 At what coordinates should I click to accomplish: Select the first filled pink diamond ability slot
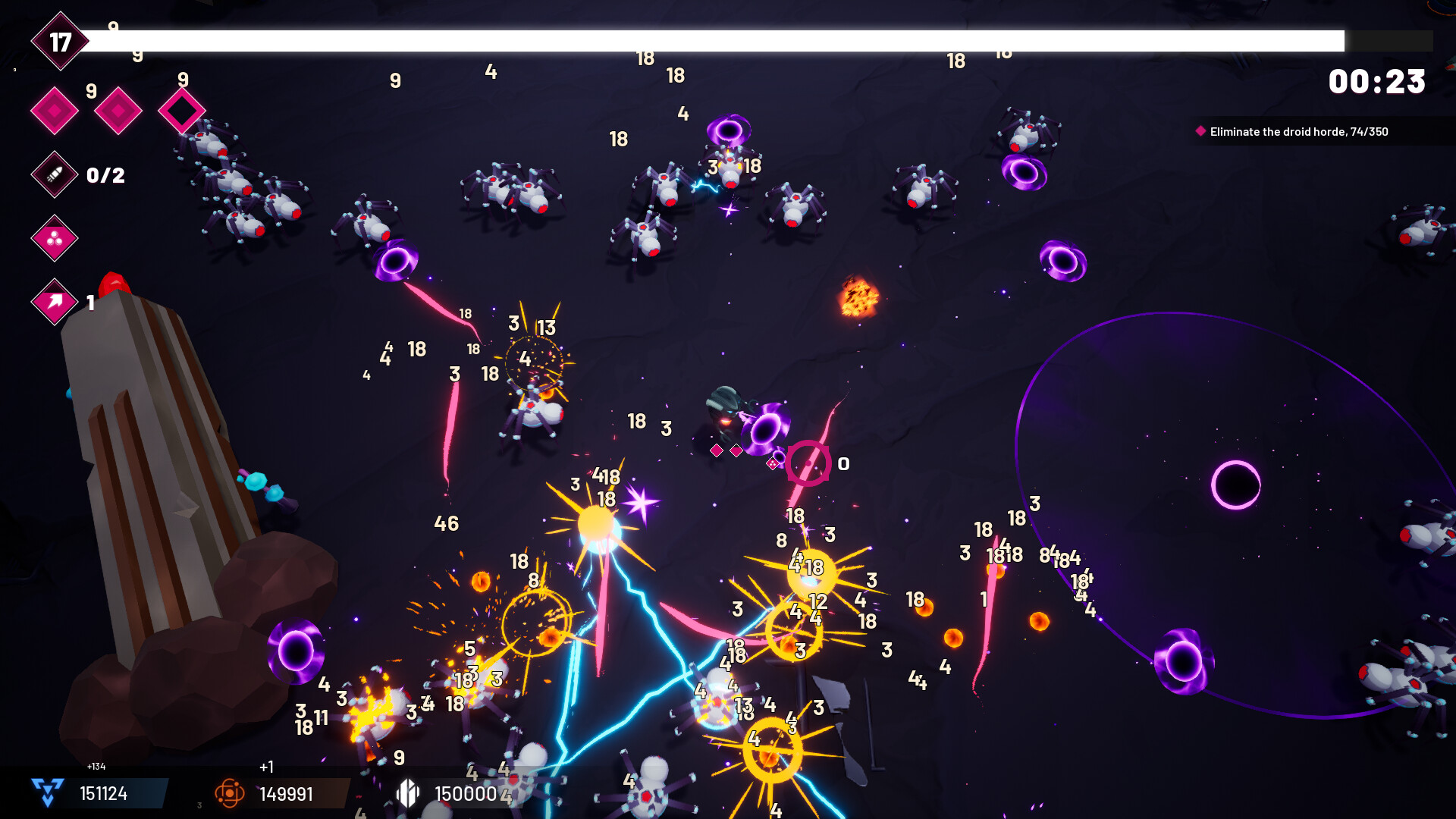tap(54, 110)
